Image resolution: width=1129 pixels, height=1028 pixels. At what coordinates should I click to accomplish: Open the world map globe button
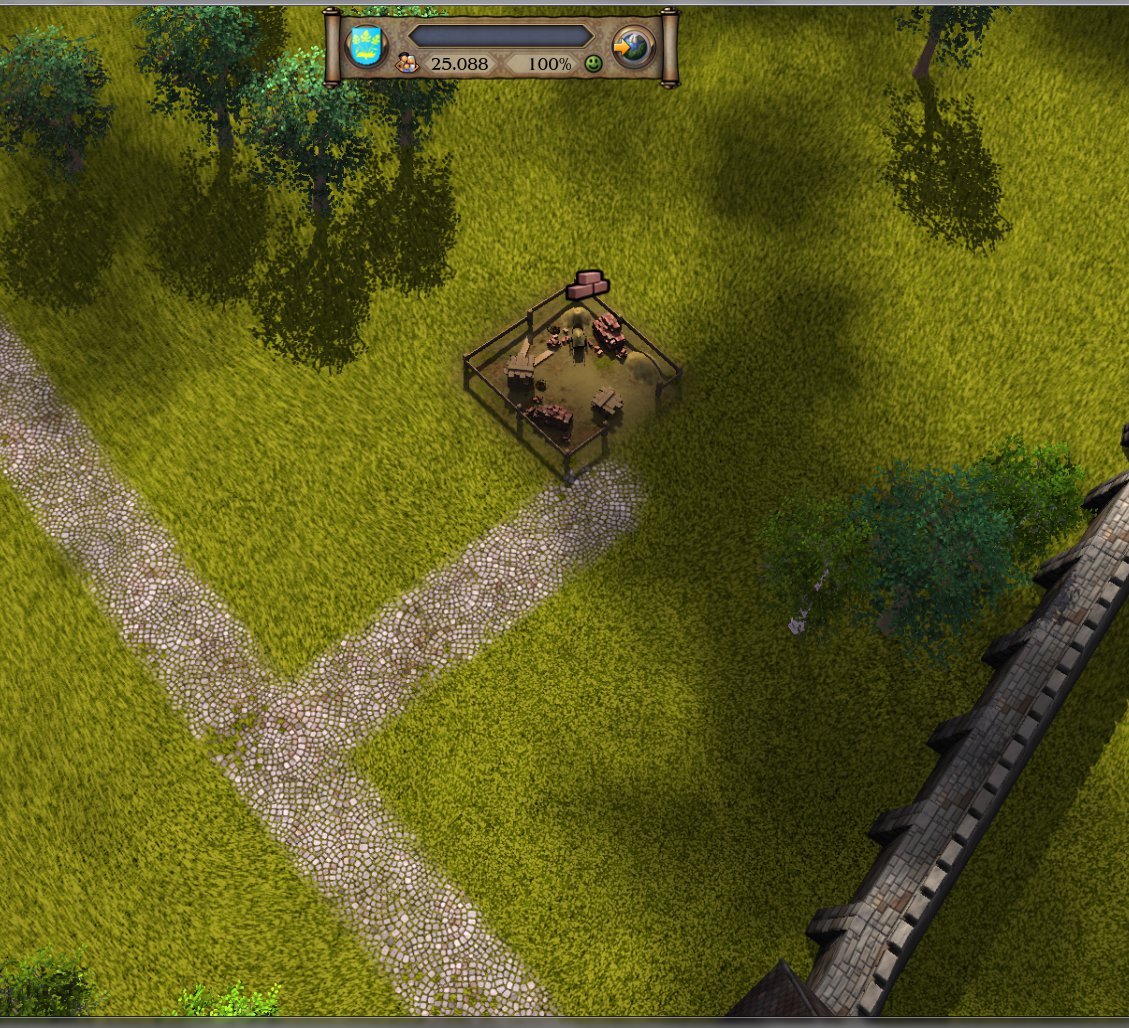(x=634, y=46)
